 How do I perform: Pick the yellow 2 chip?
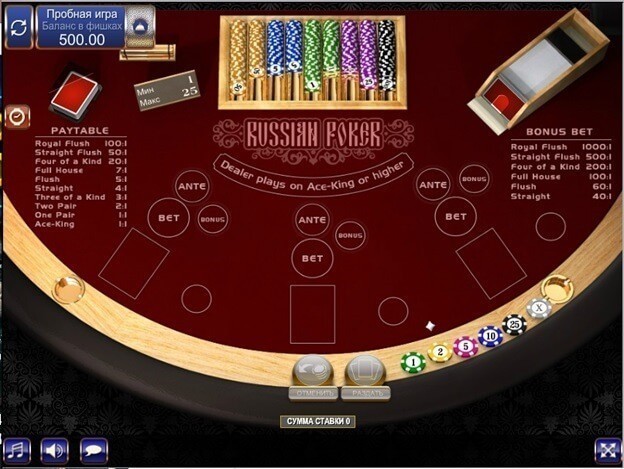point(439,353)
